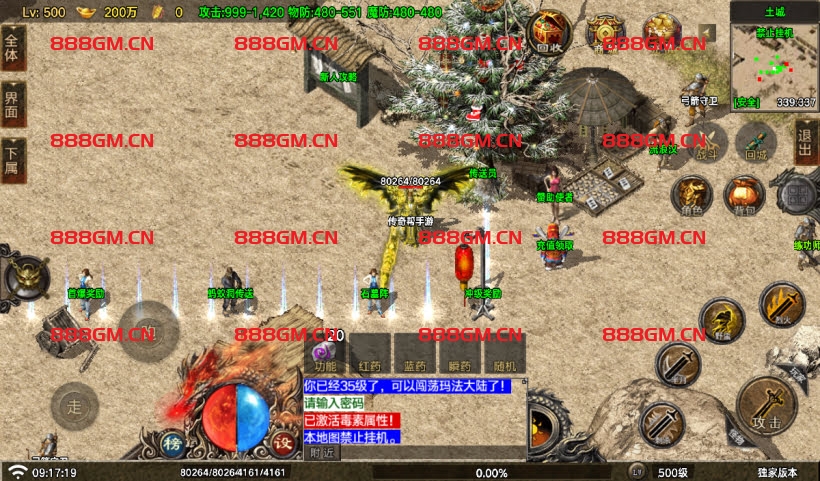Open the 背包 backpack
Image resolution: width=820 pixels, height=481 pixels.
[744, 196]
